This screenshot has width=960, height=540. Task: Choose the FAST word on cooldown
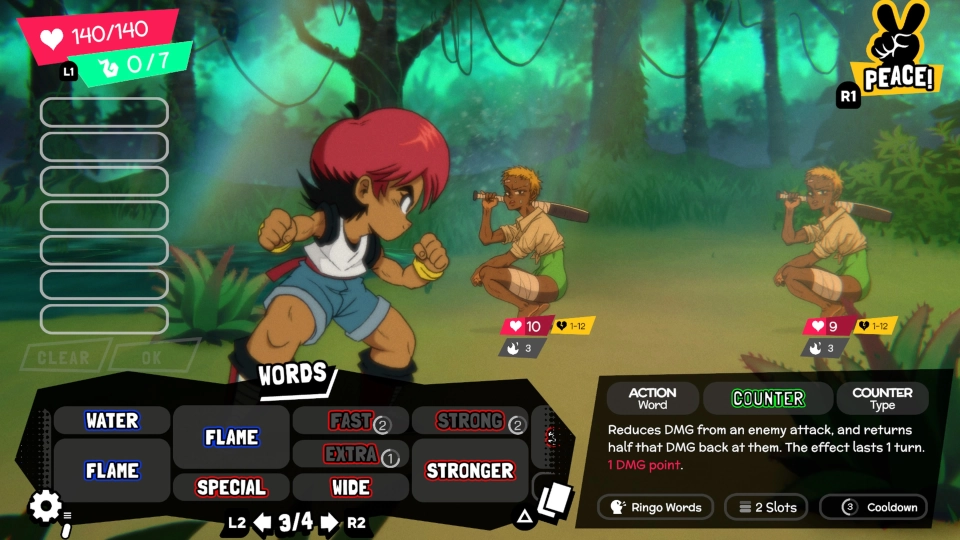click(x=350, y=421)
